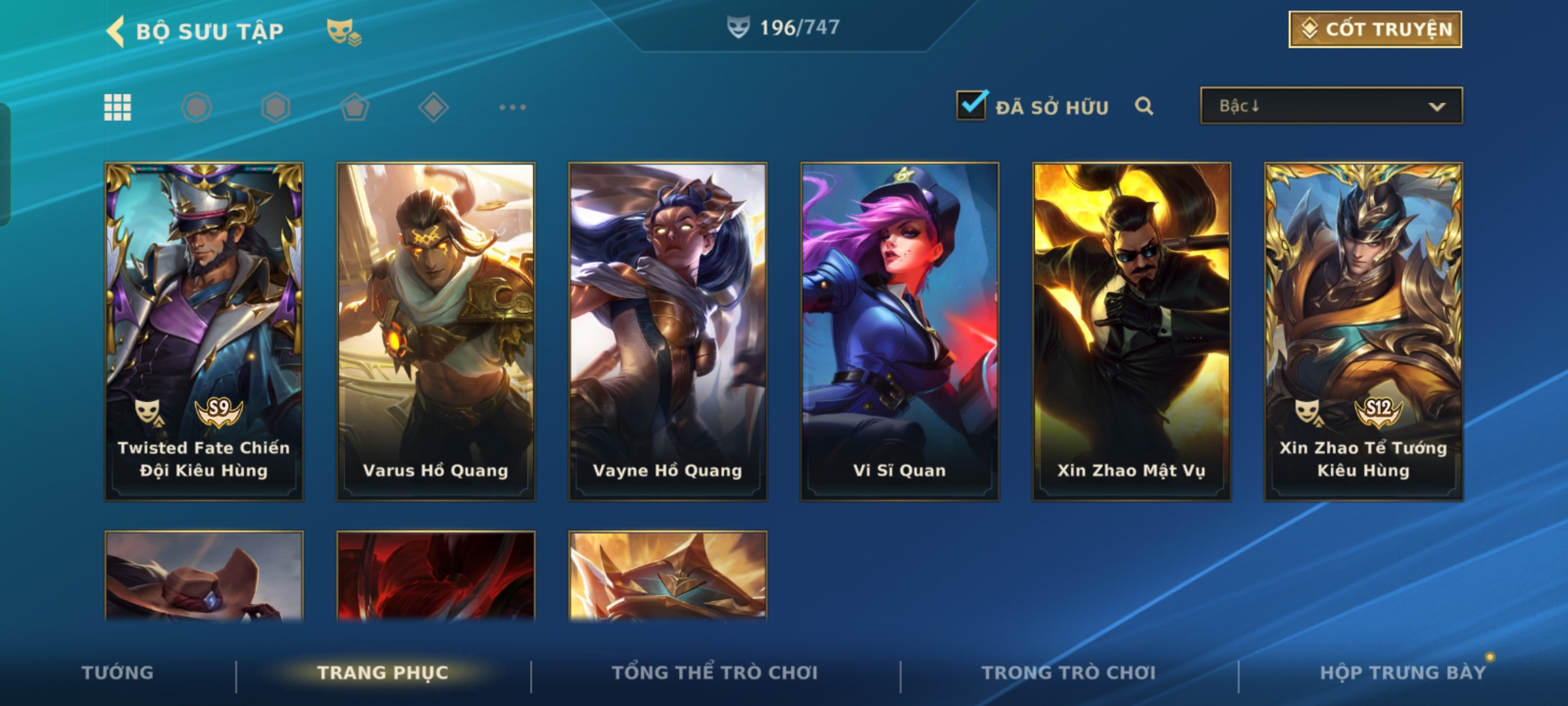1568x706 pixels.
Task: Click the golden mask icon beside title
Action: pyautogui.click(x=343, y=31)
